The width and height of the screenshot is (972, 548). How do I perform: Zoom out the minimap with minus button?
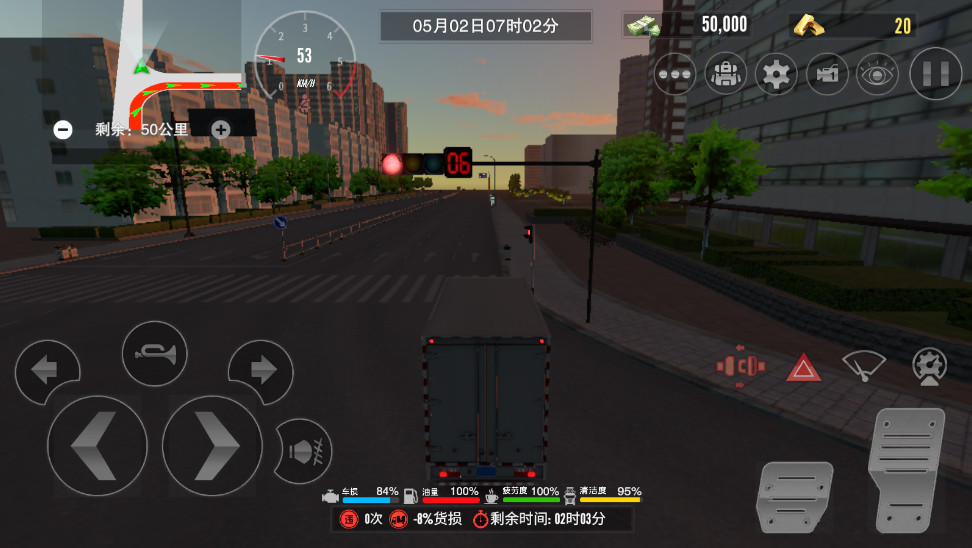coord(63,129)
